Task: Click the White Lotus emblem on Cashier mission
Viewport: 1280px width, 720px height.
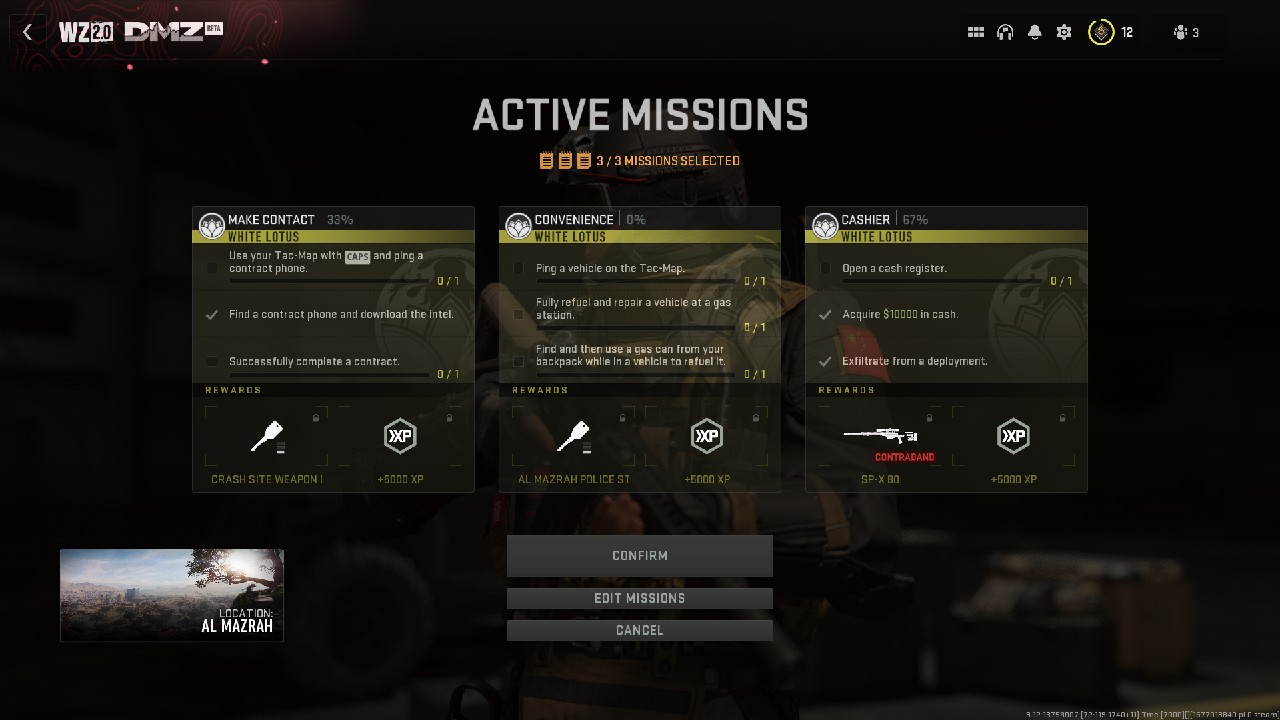Action: 824,225
